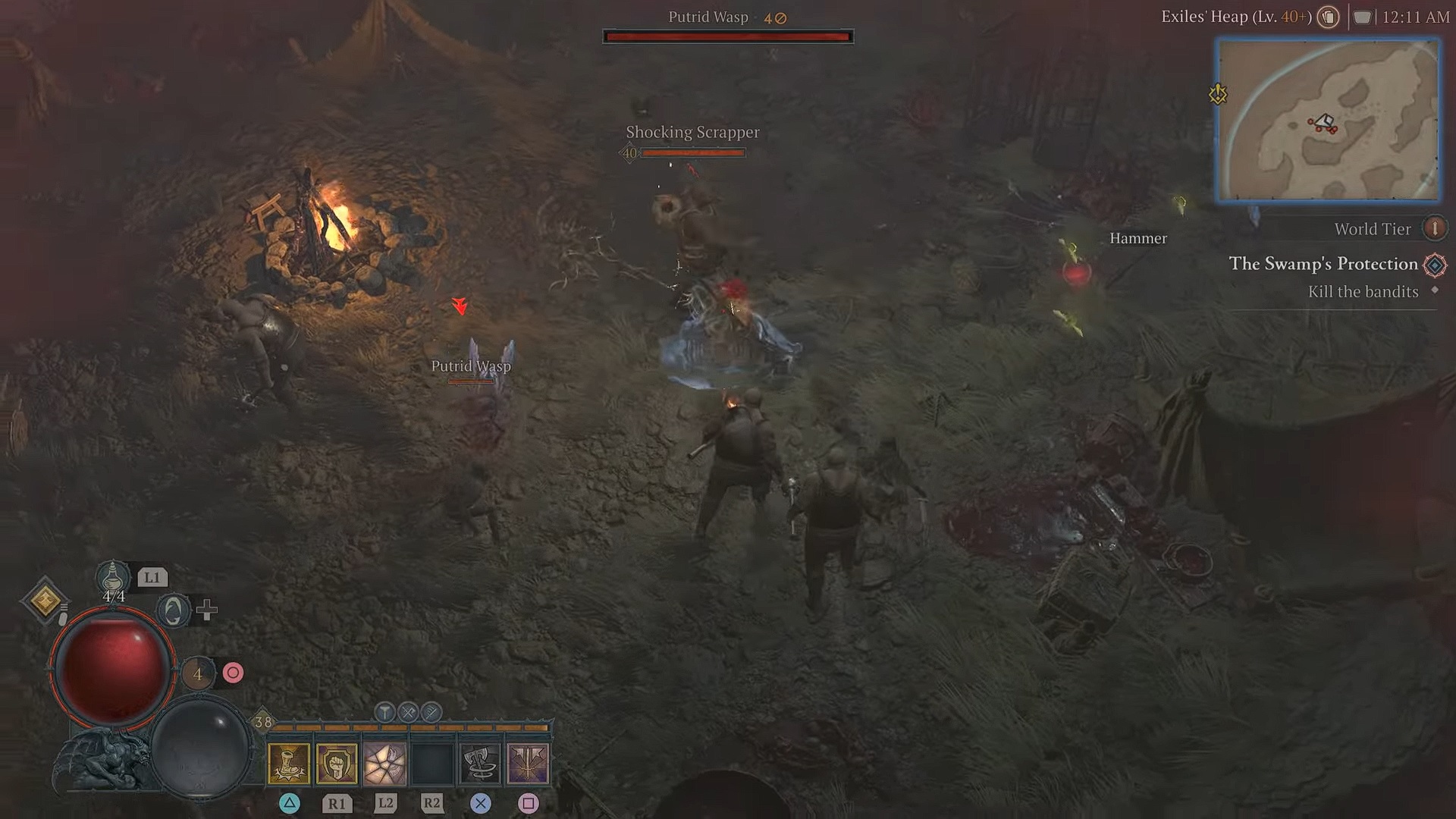The width and height of the screenshot is (1456, 819).
Task: Click the crossed-weapons technique icon beside the hammer
Action: click(408, 712)
